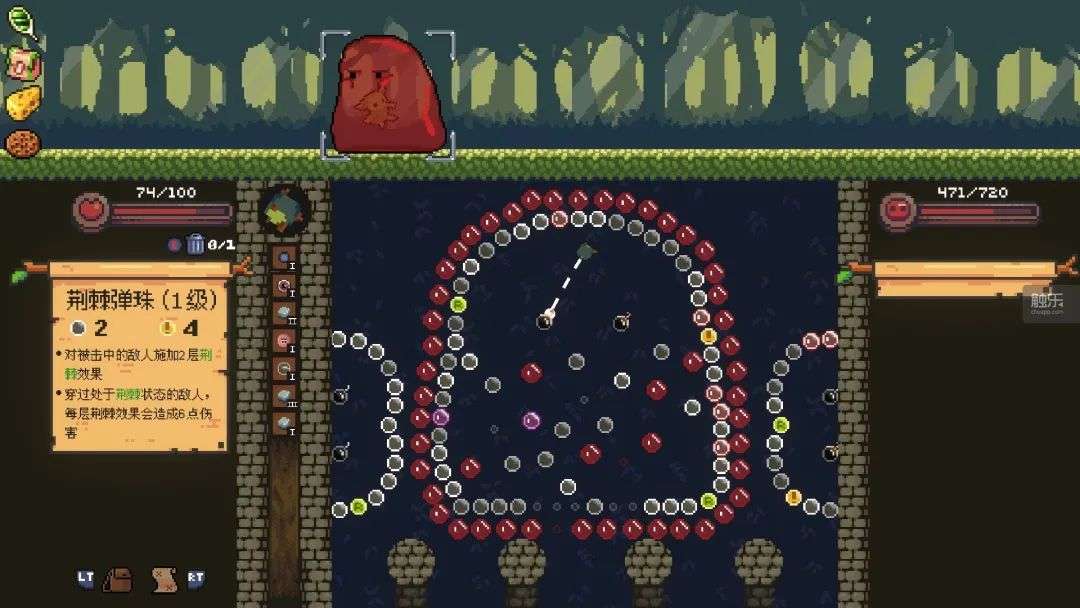Target the red slime enemy
This screenshot has height=608, width=1080.
pyautogui.click(x=388, y=97)
